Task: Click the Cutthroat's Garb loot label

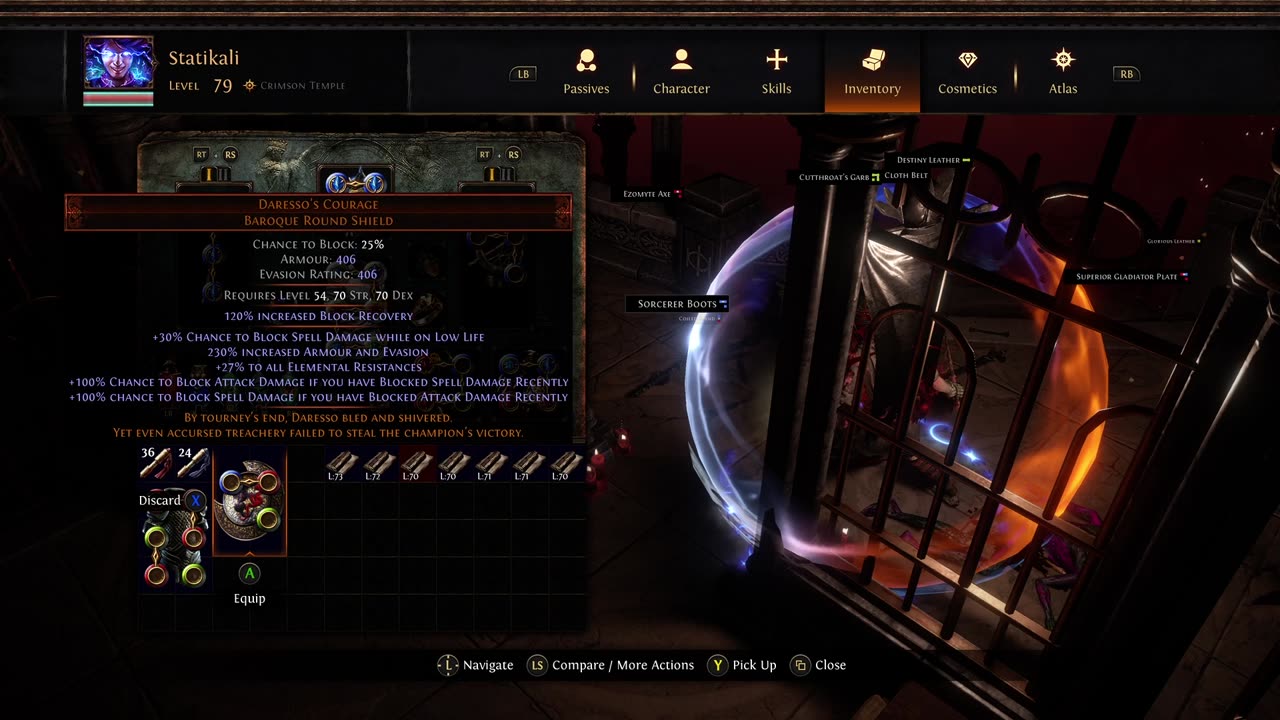Action: click(834, 177)
